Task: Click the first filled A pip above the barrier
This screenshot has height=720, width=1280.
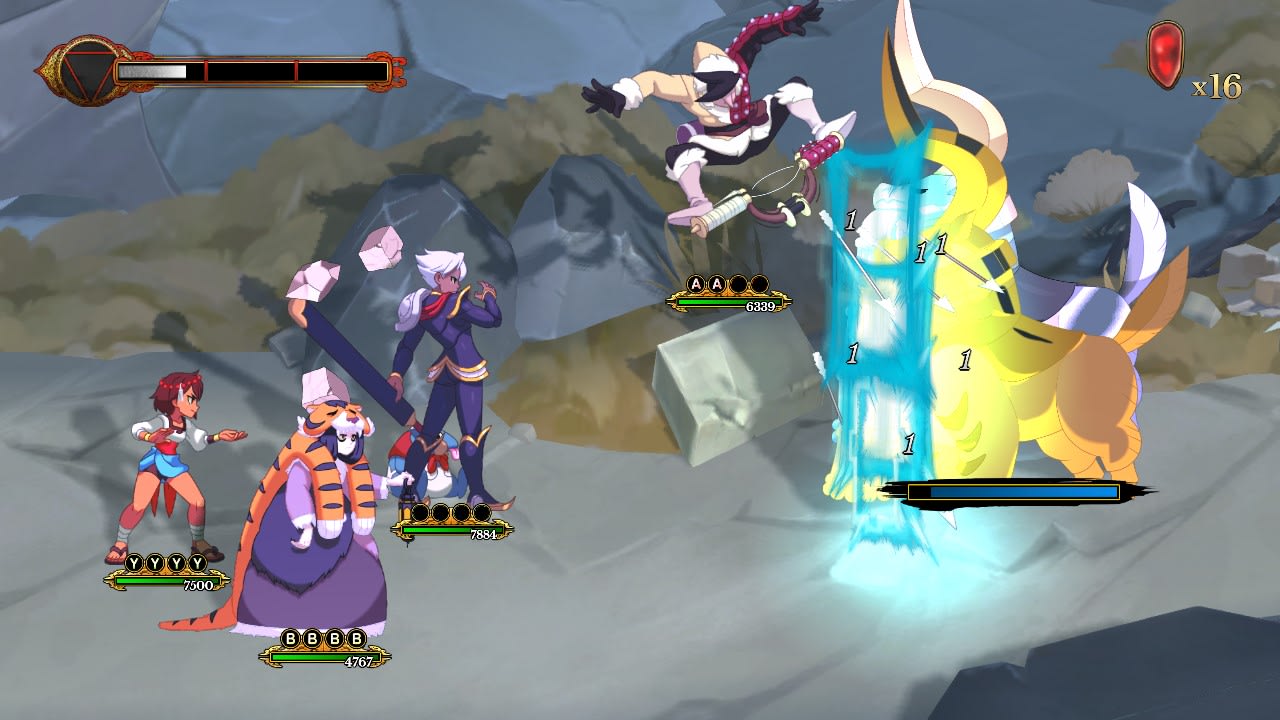Action: pyautogui.click(x=696, y=283)
